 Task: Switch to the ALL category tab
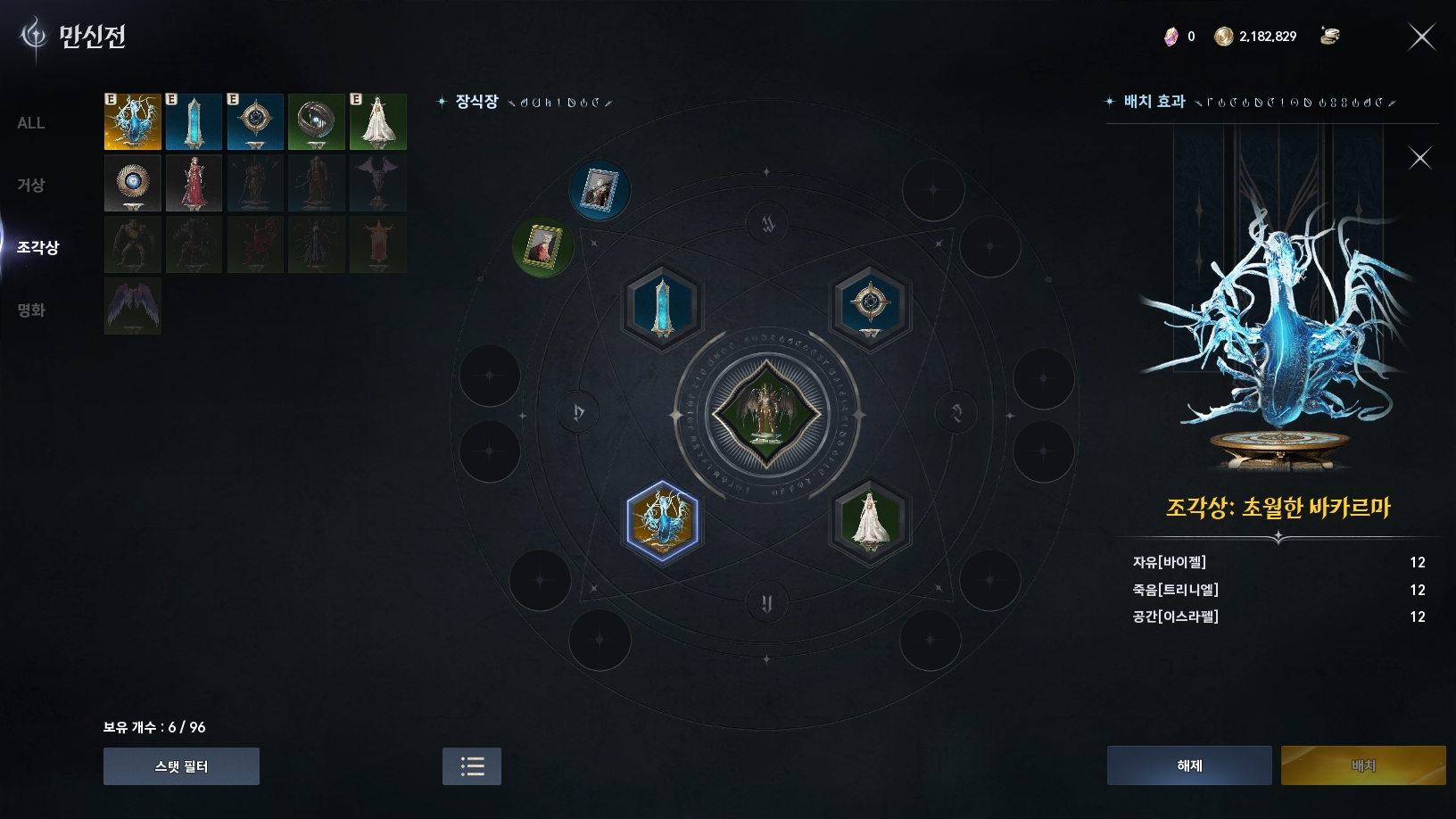(31, 123)
